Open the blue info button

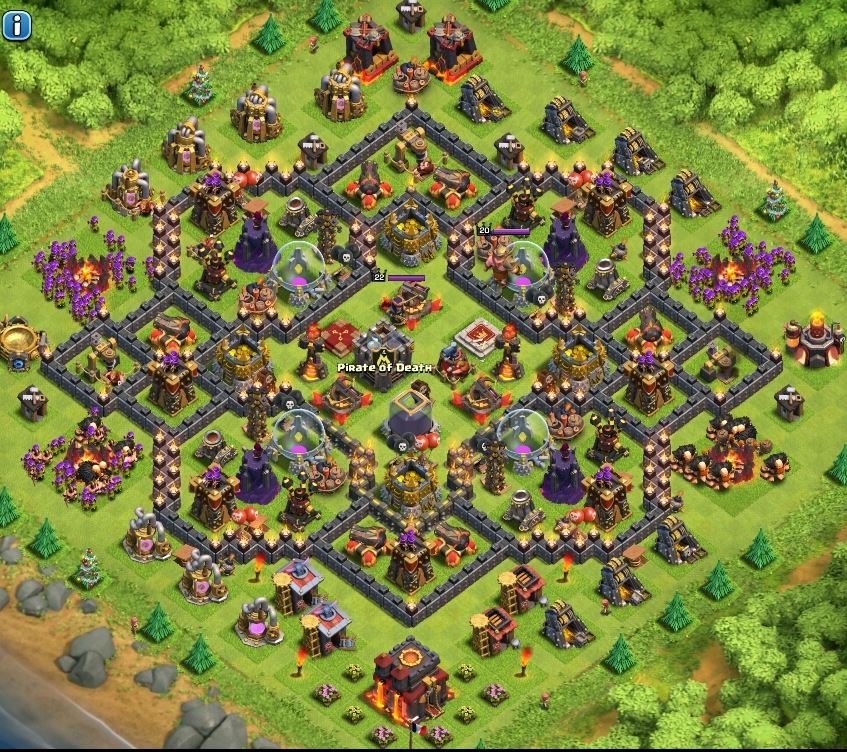(x=18, y=26)
